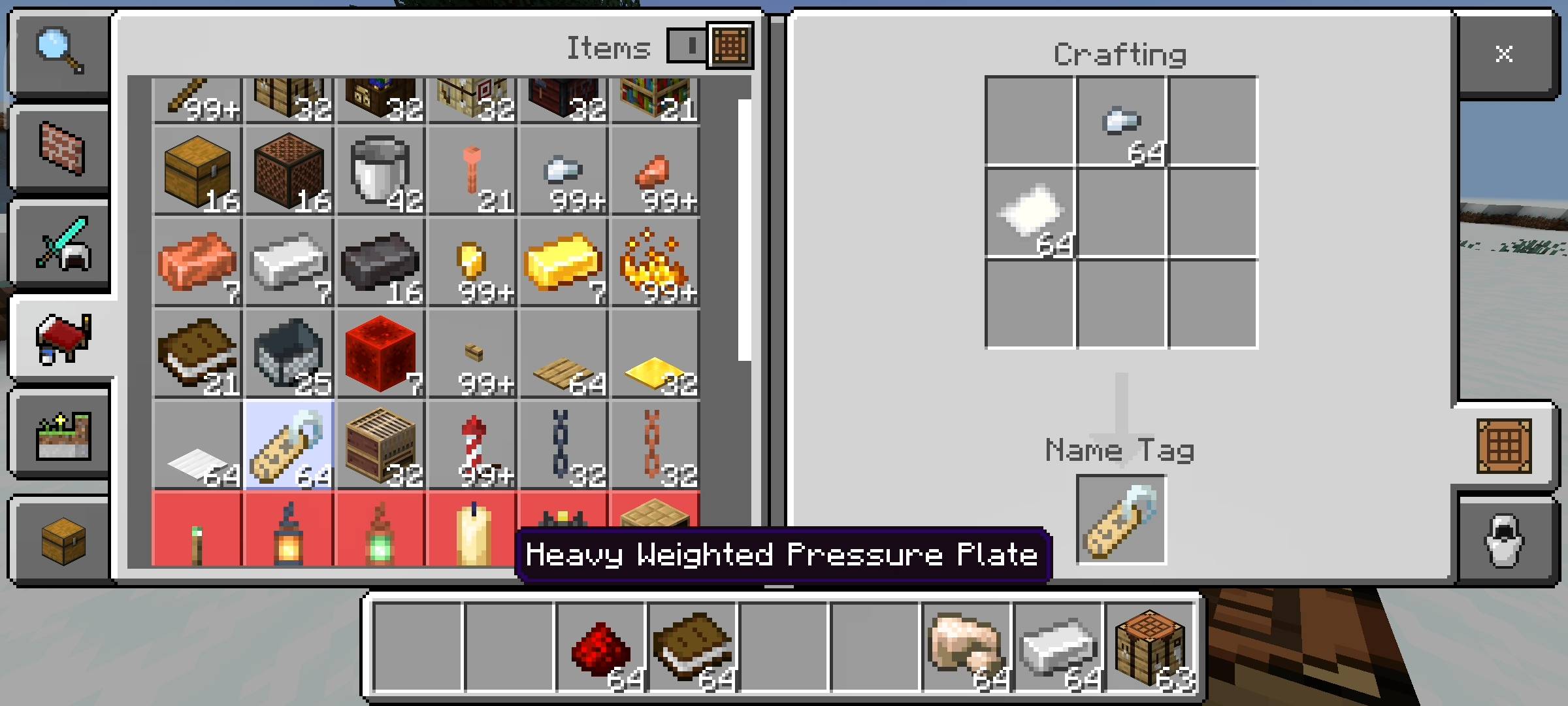1568x706 pixels.
Task: Choose the redstone block recipe
Action: click(380, 354)
